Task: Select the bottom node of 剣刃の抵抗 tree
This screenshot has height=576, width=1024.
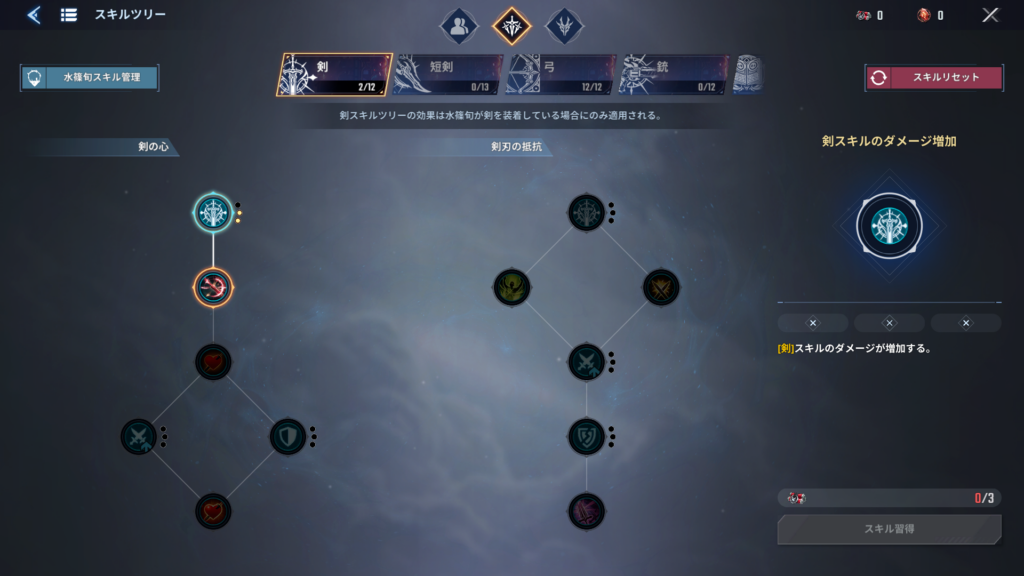Action: [587, 511]
